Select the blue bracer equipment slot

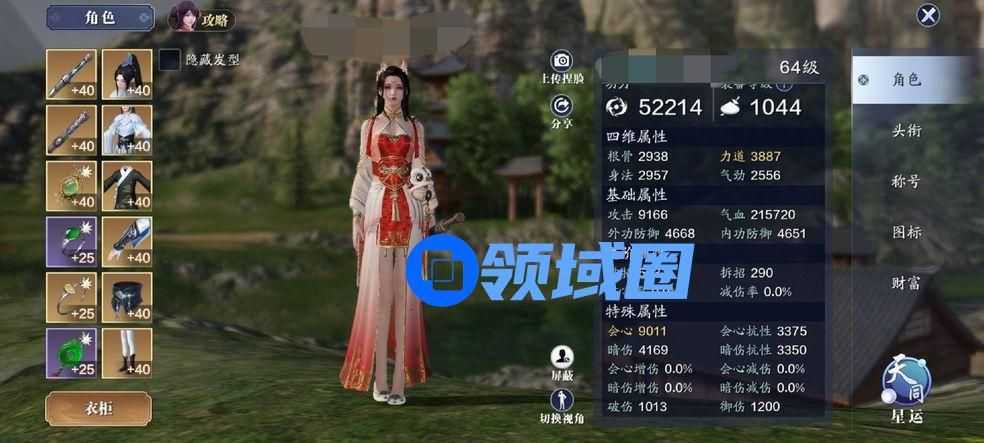click(x=127, y=242)
